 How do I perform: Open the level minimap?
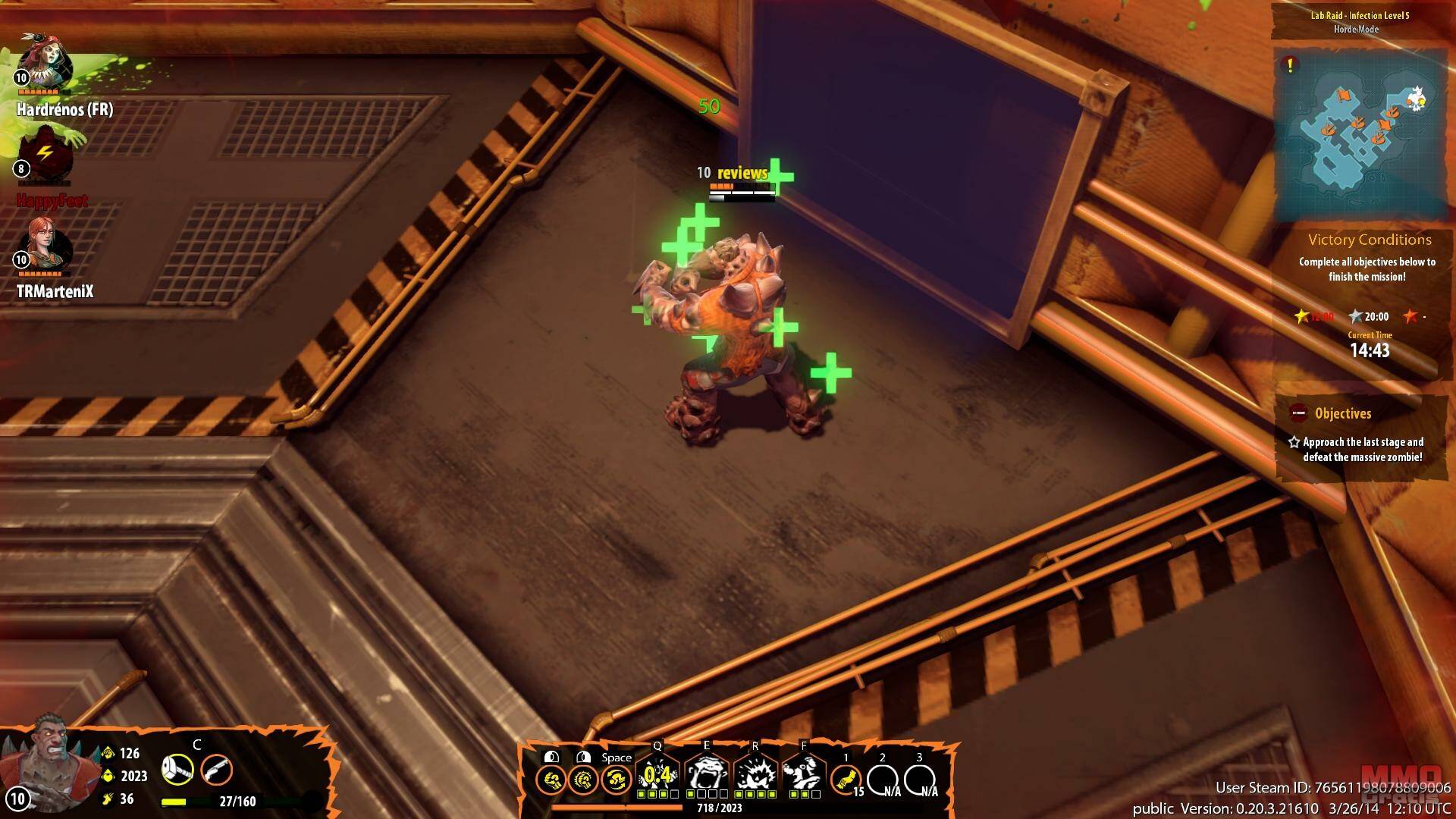point(1360,134)
